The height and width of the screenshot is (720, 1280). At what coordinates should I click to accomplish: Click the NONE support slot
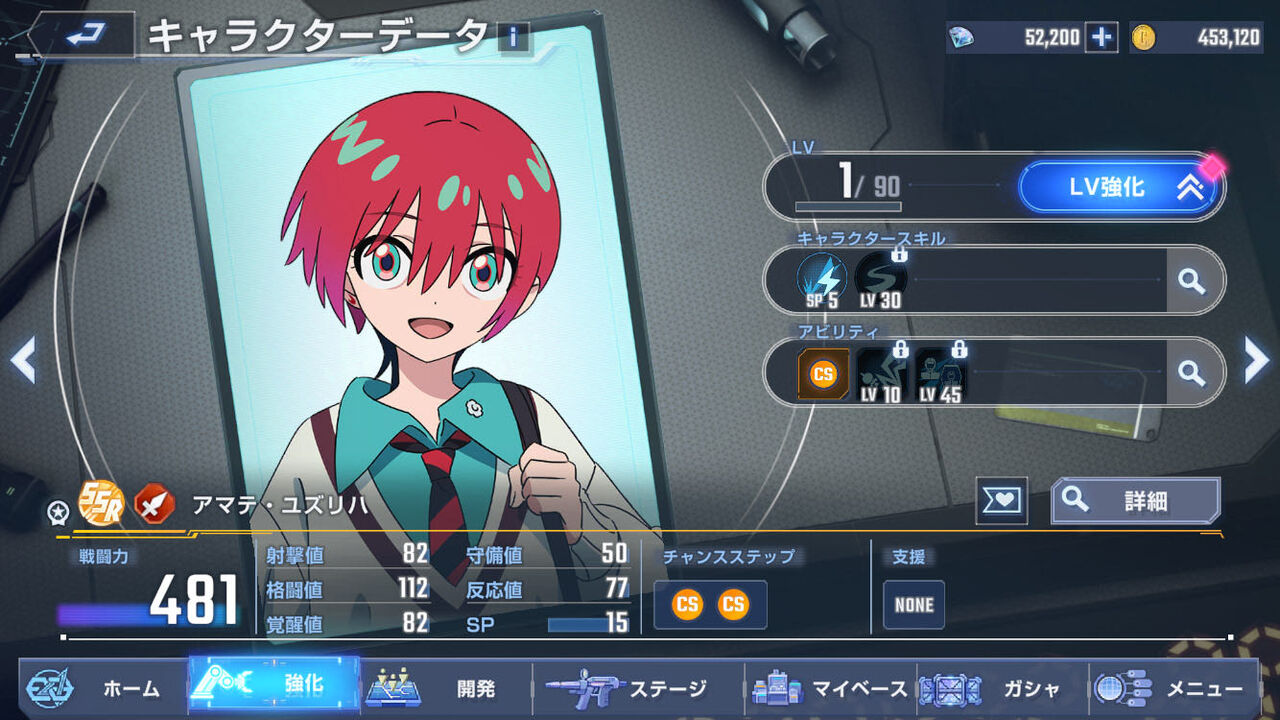(x=914, y=605)
